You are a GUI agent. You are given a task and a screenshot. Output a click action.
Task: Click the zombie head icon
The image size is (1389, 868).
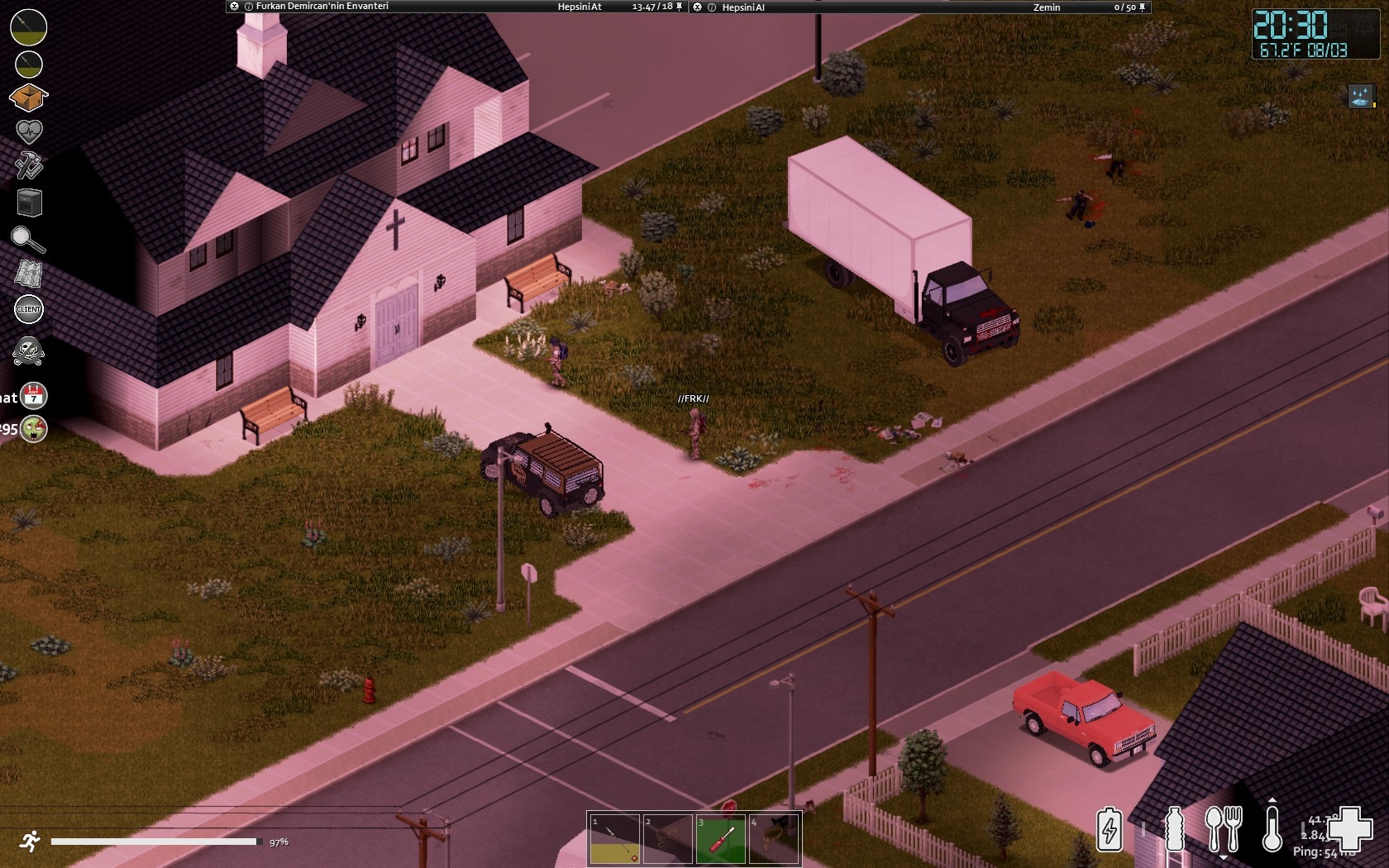34,428
